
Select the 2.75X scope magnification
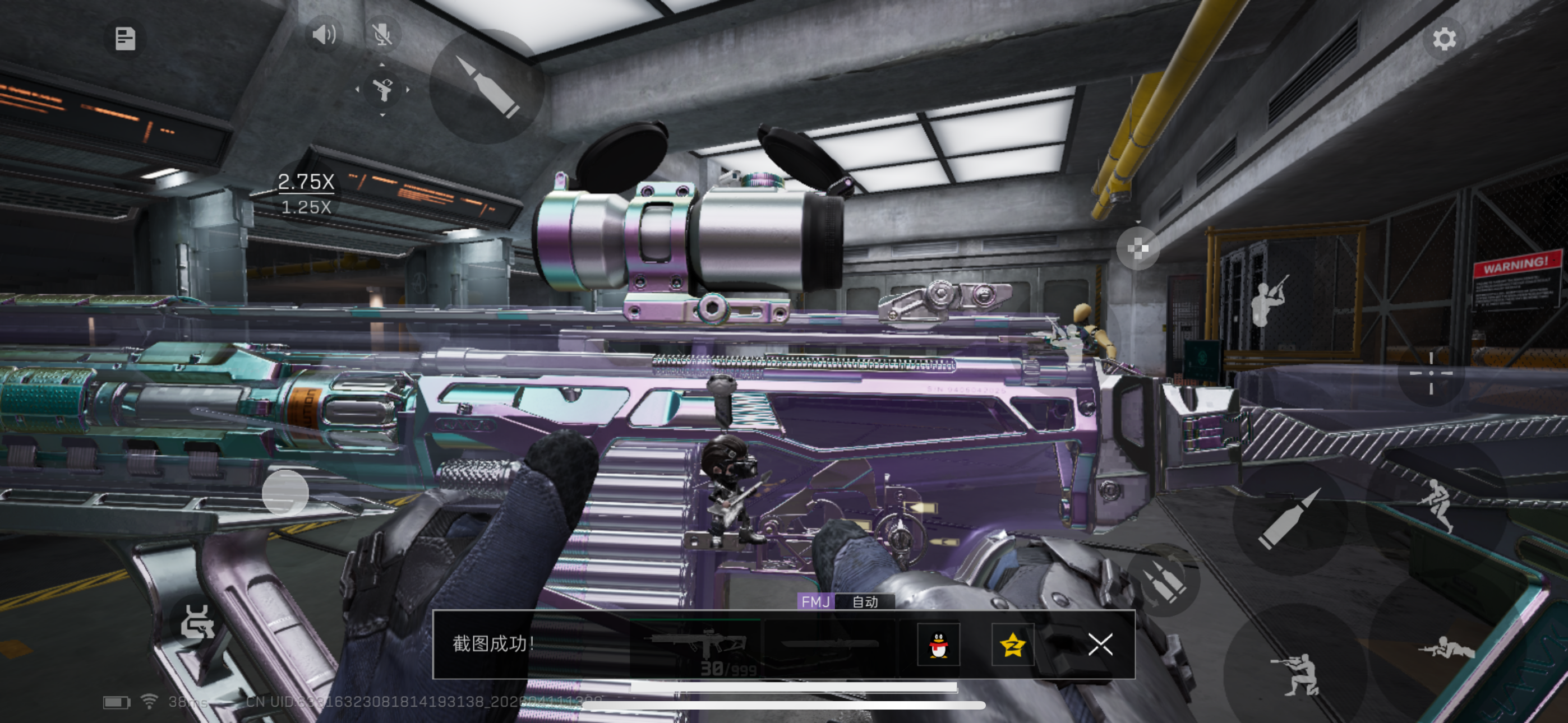[x=306, y=182]
